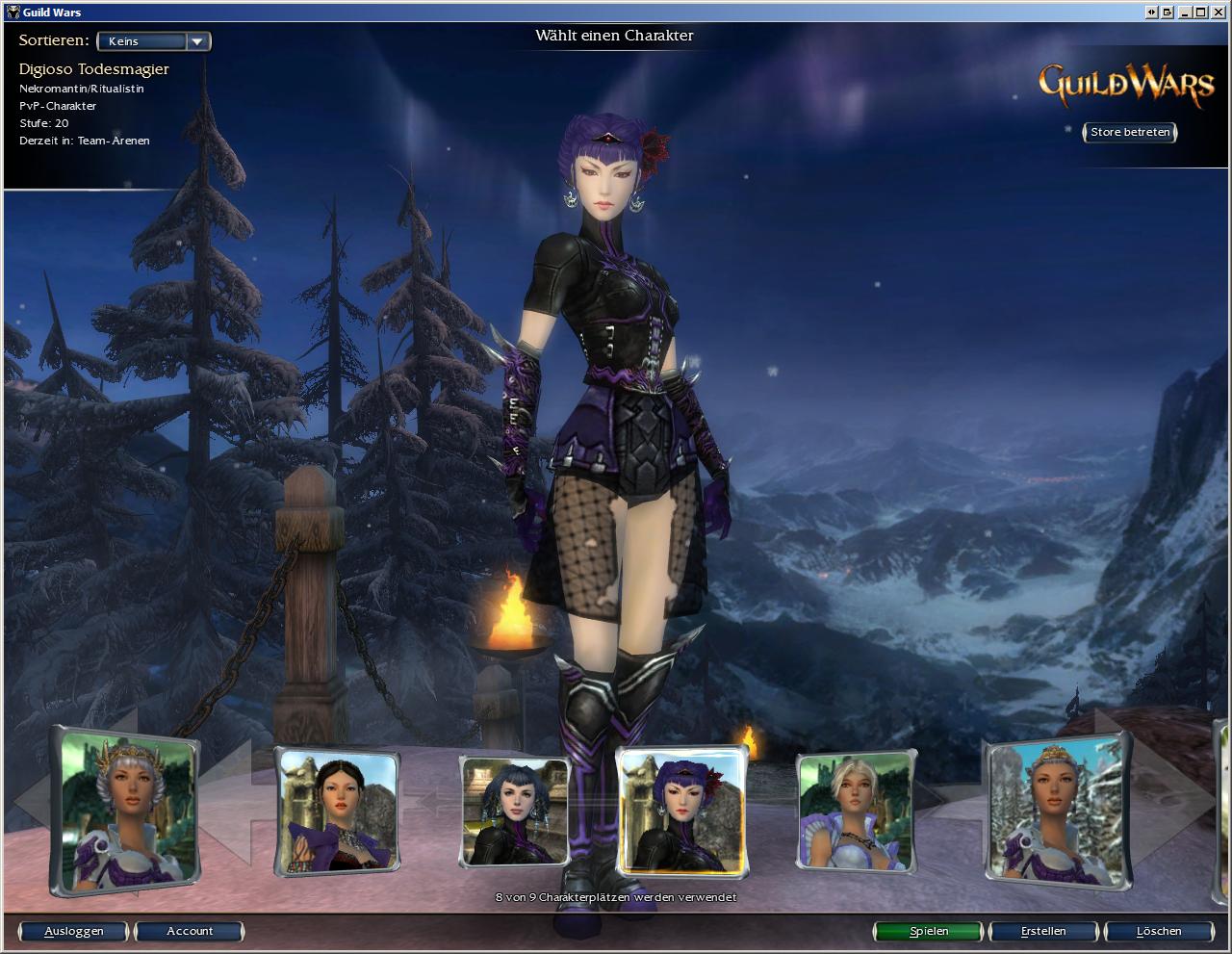Create a new character with Erstellen
Viewport: 1232px width, 954px height.
coord(1043,931)
